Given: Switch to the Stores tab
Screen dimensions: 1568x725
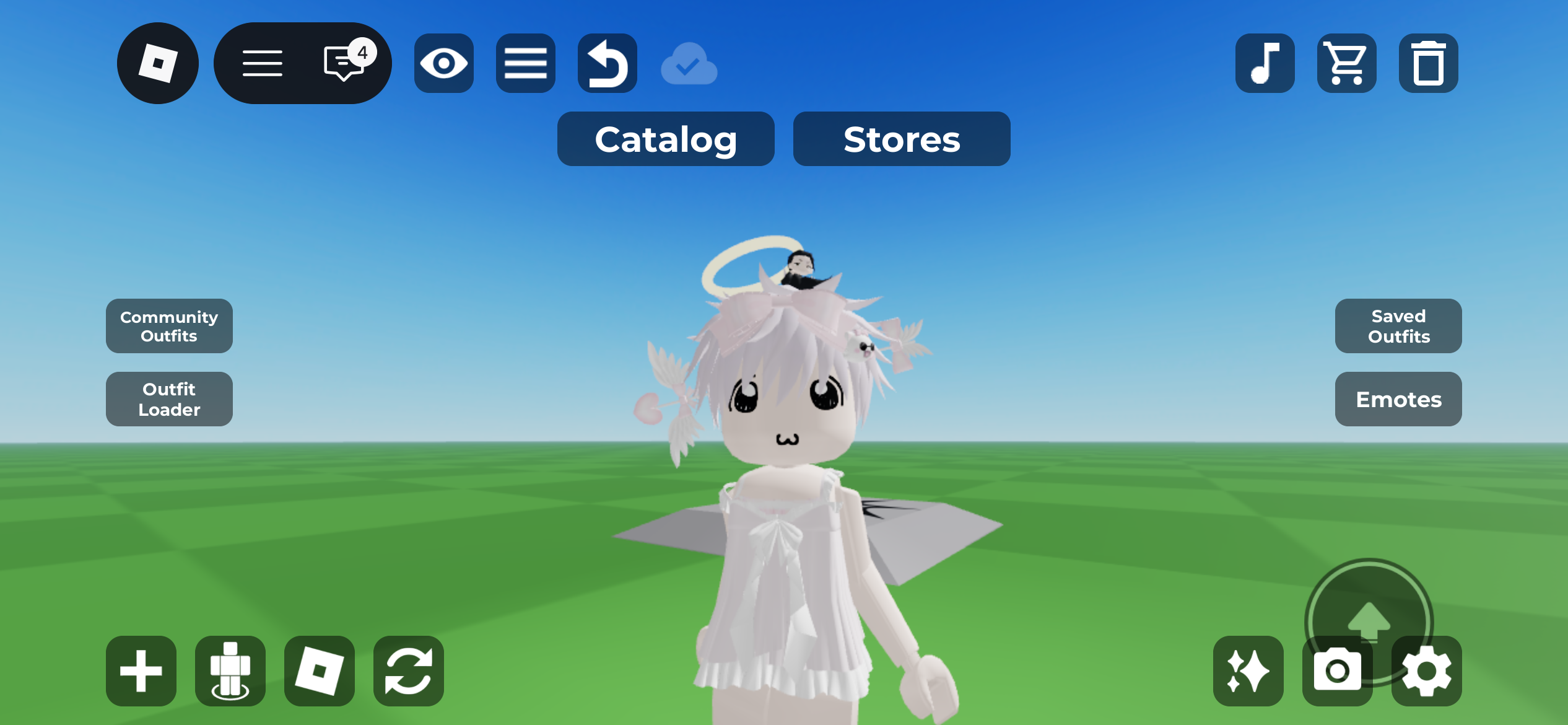Looking at the screenshot, I should point(902,139).
